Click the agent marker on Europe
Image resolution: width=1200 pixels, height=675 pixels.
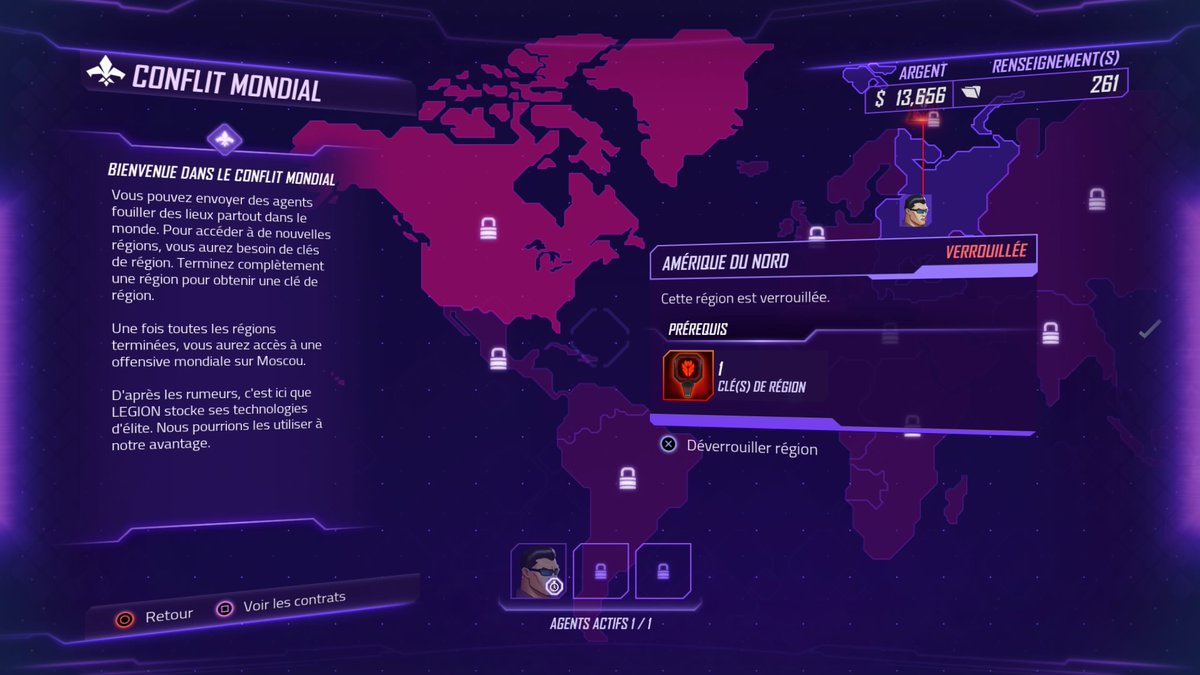point(915,211)
